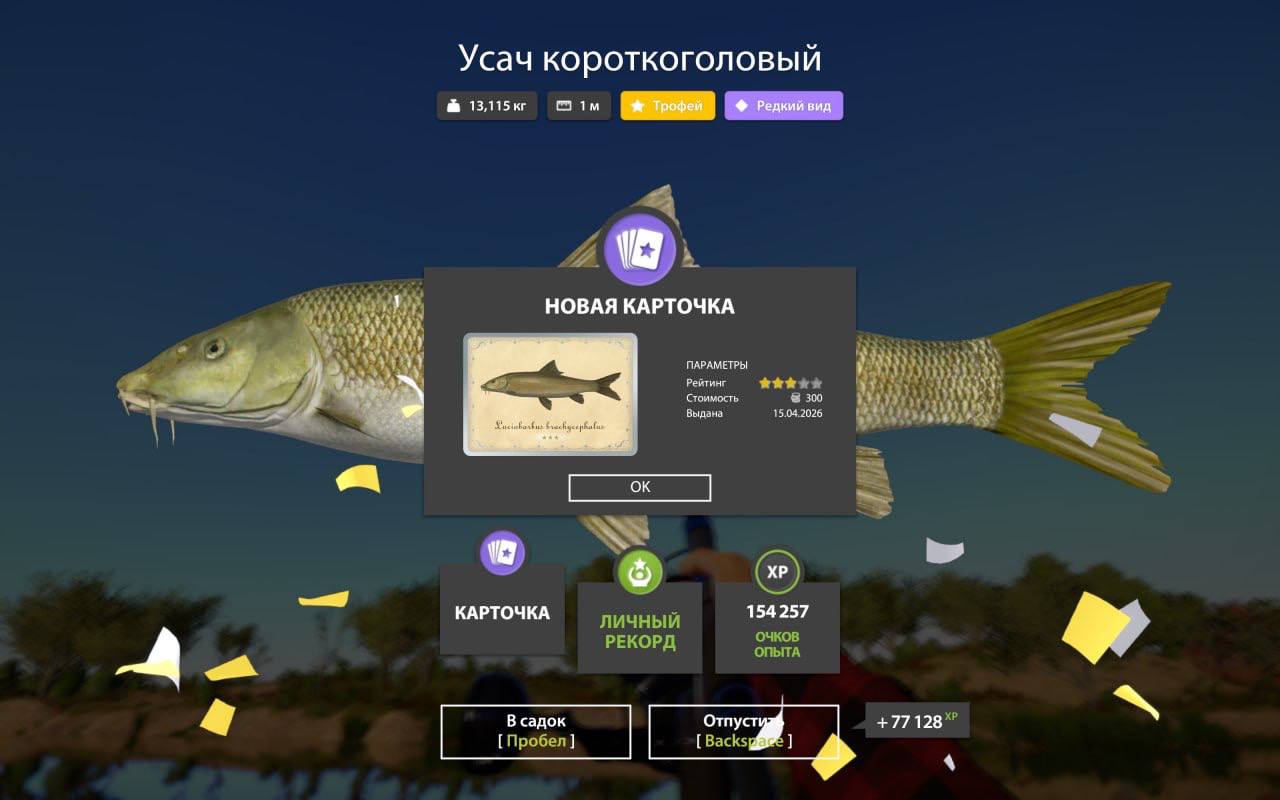Screen dimensions: 1280x800
Task: Click the diamond icon on Редкий вид badge
Action: (x=740, y=105)
